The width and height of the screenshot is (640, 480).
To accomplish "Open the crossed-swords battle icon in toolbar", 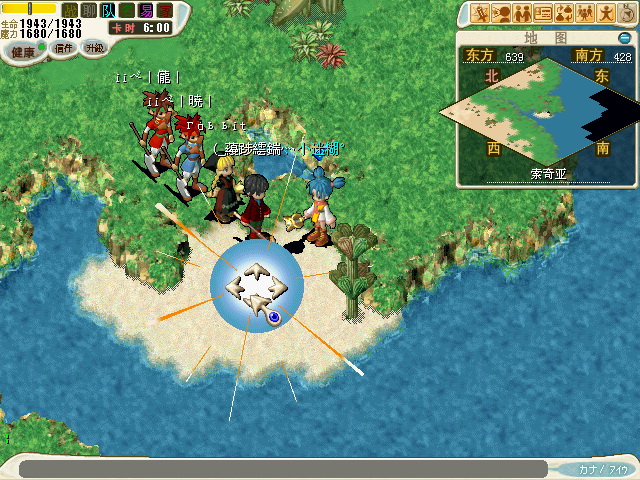I will click(480, 13).
